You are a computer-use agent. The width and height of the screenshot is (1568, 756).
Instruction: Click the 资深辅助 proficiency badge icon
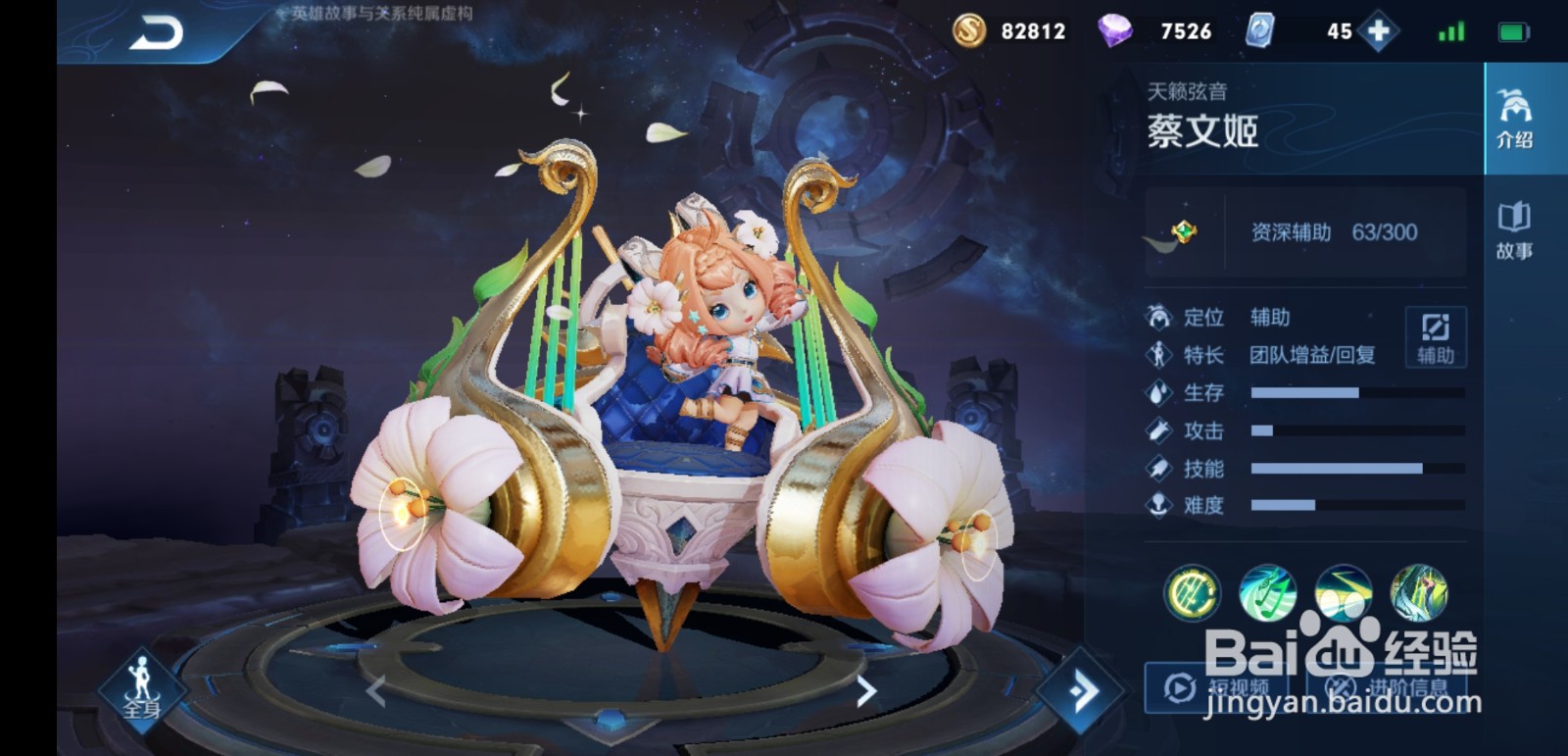click(x=1186, y=232)
